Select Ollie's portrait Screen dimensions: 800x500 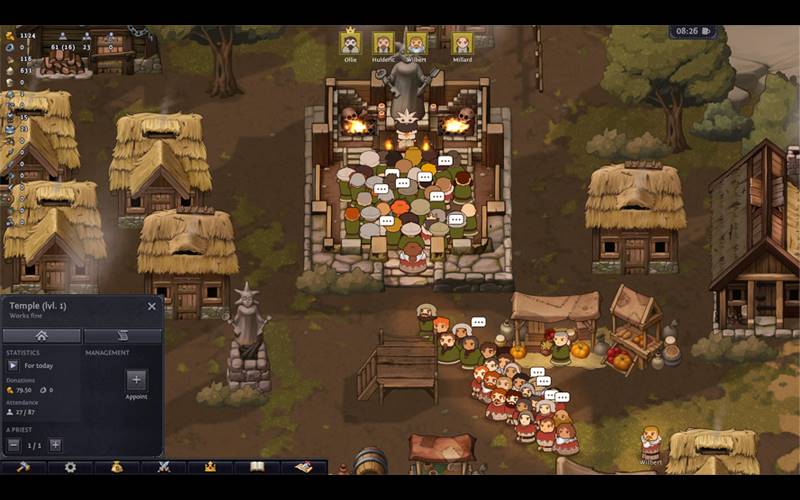point(350,44)
